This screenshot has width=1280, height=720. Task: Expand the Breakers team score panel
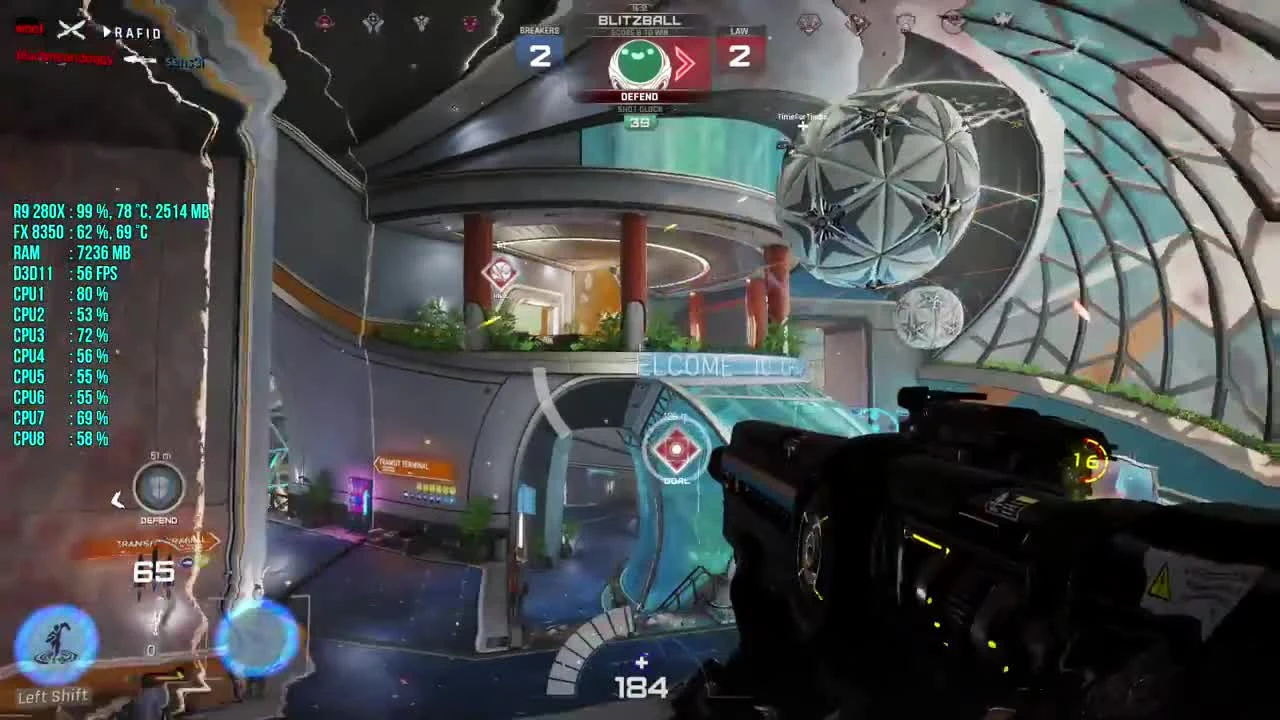tap(540, 48)
